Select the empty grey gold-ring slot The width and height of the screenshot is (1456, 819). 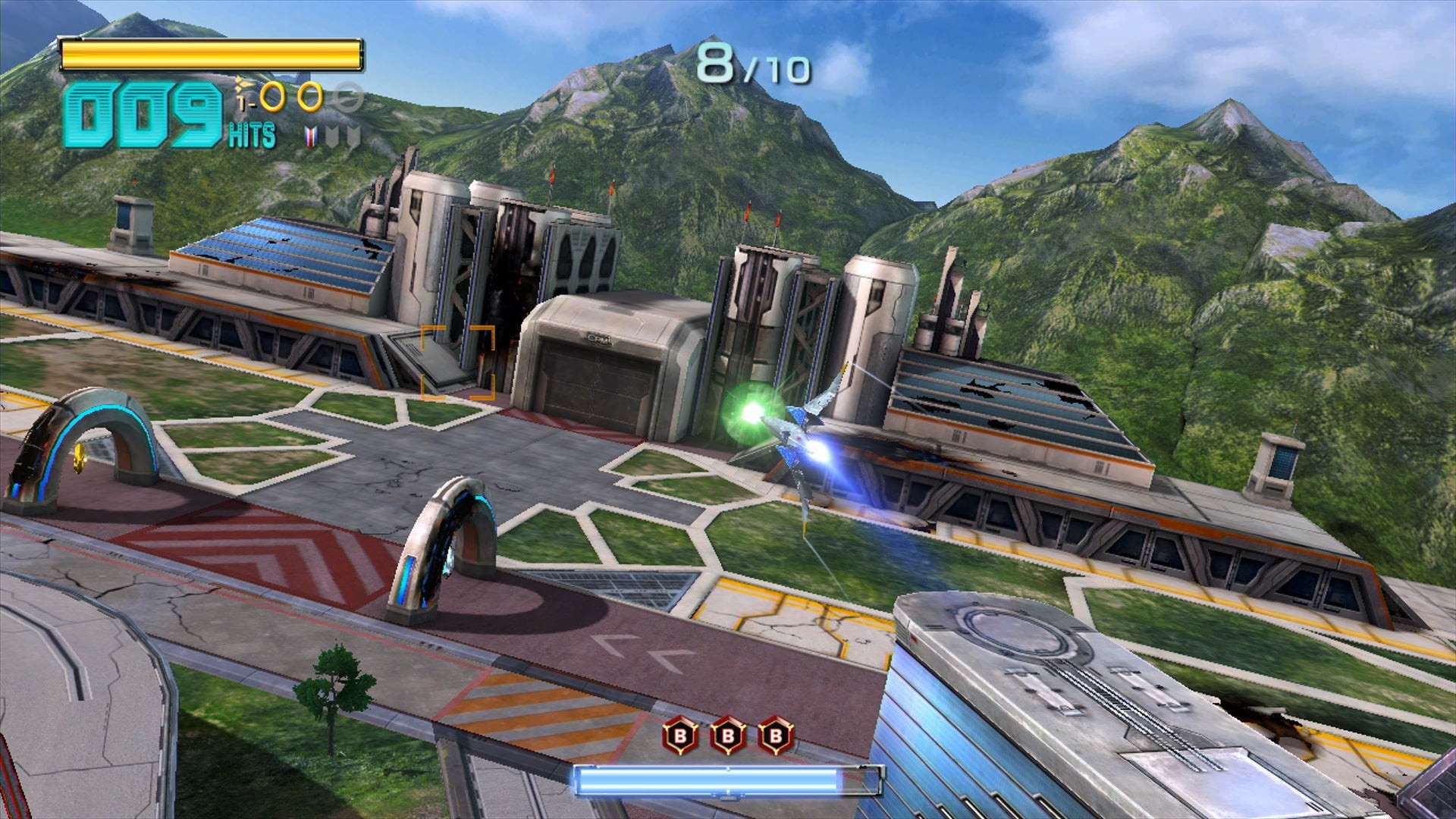348,98
